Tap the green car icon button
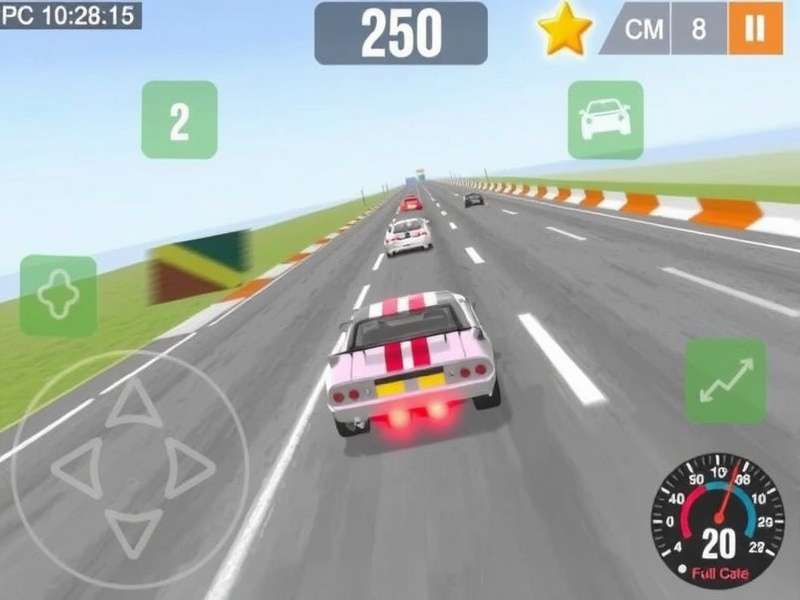This screenshot has height=600, width=800. (605, 120)
